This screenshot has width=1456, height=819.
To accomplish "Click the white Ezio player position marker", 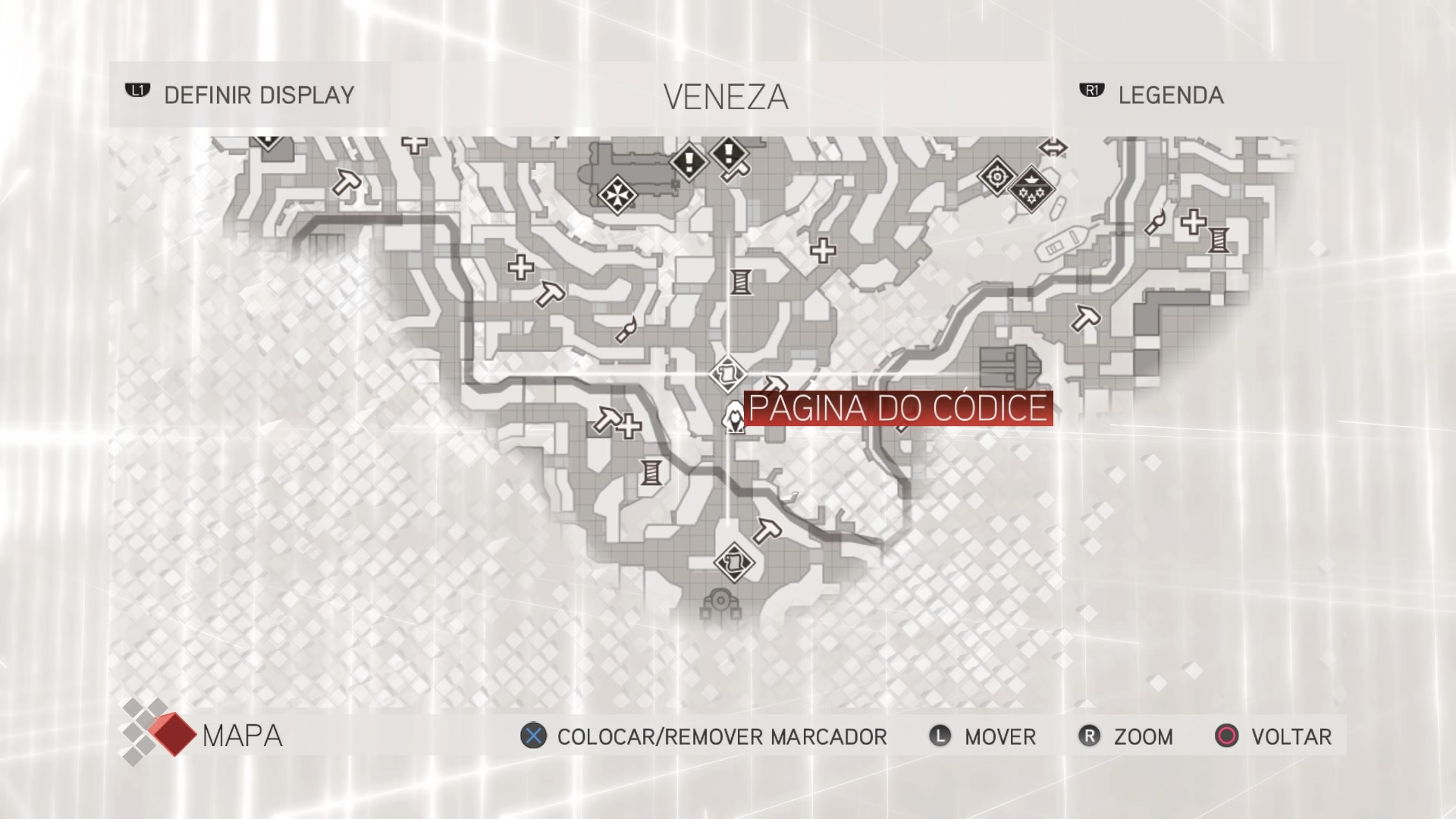I will point(734,419).
